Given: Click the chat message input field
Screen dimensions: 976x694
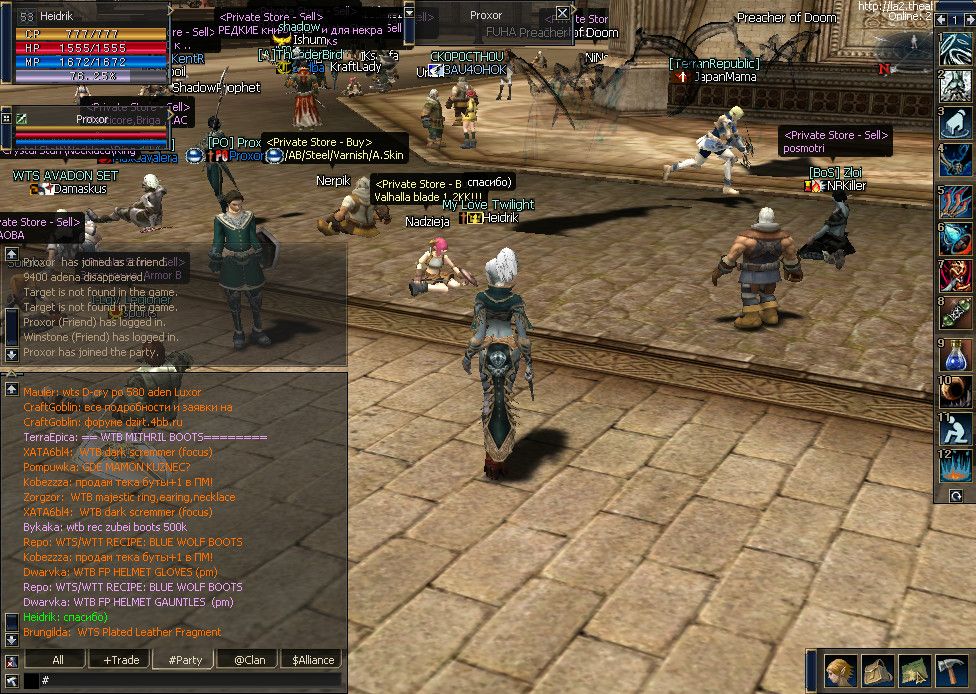Looking at the screenshot, I should (190, 680).
